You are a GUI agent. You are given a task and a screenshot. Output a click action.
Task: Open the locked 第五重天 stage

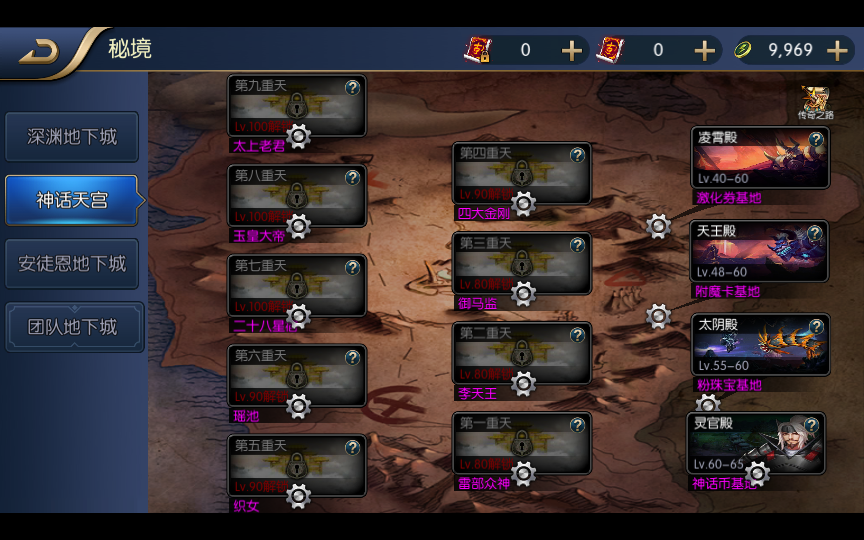point(296,465)
